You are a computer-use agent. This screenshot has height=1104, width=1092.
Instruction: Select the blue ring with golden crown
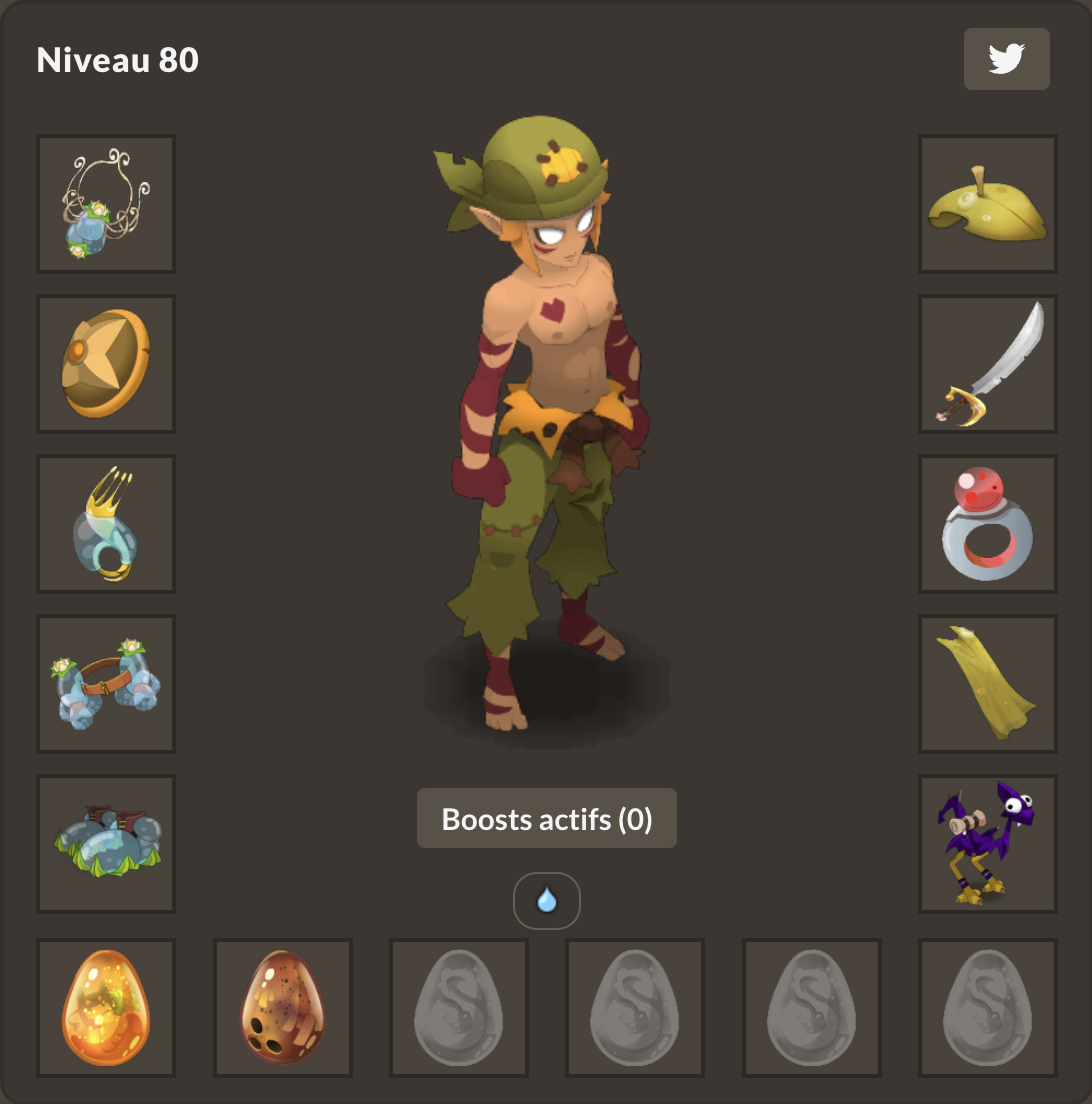tap(106, 524)
